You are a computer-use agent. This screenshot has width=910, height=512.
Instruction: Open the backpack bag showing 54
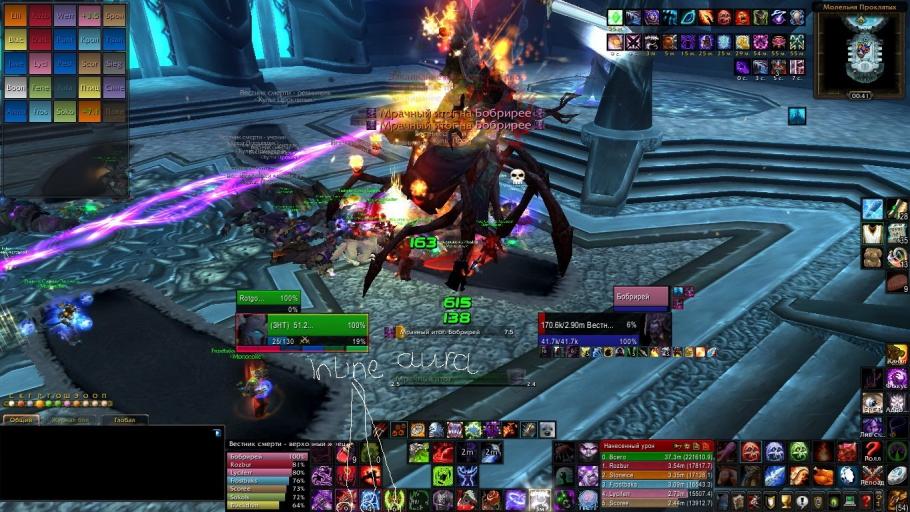(898, 501)
